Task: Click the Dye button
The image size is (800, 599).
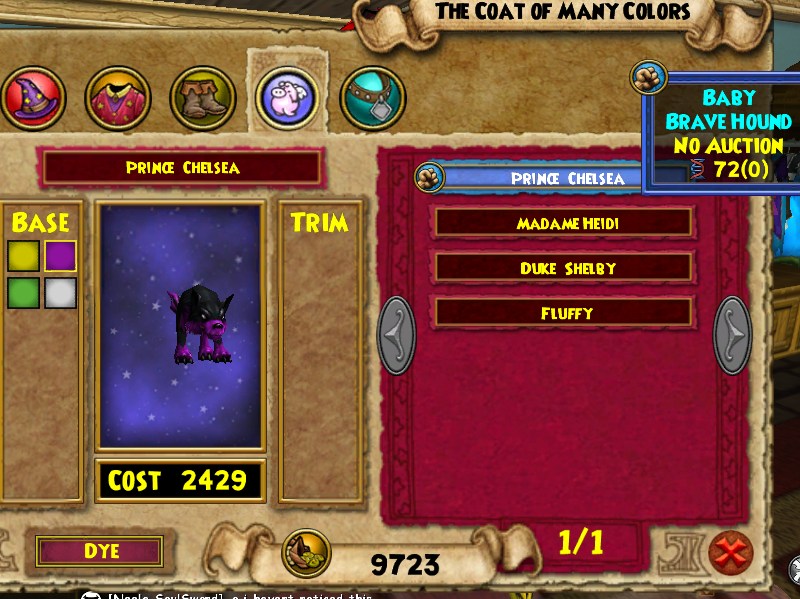Action: [100, 551]
